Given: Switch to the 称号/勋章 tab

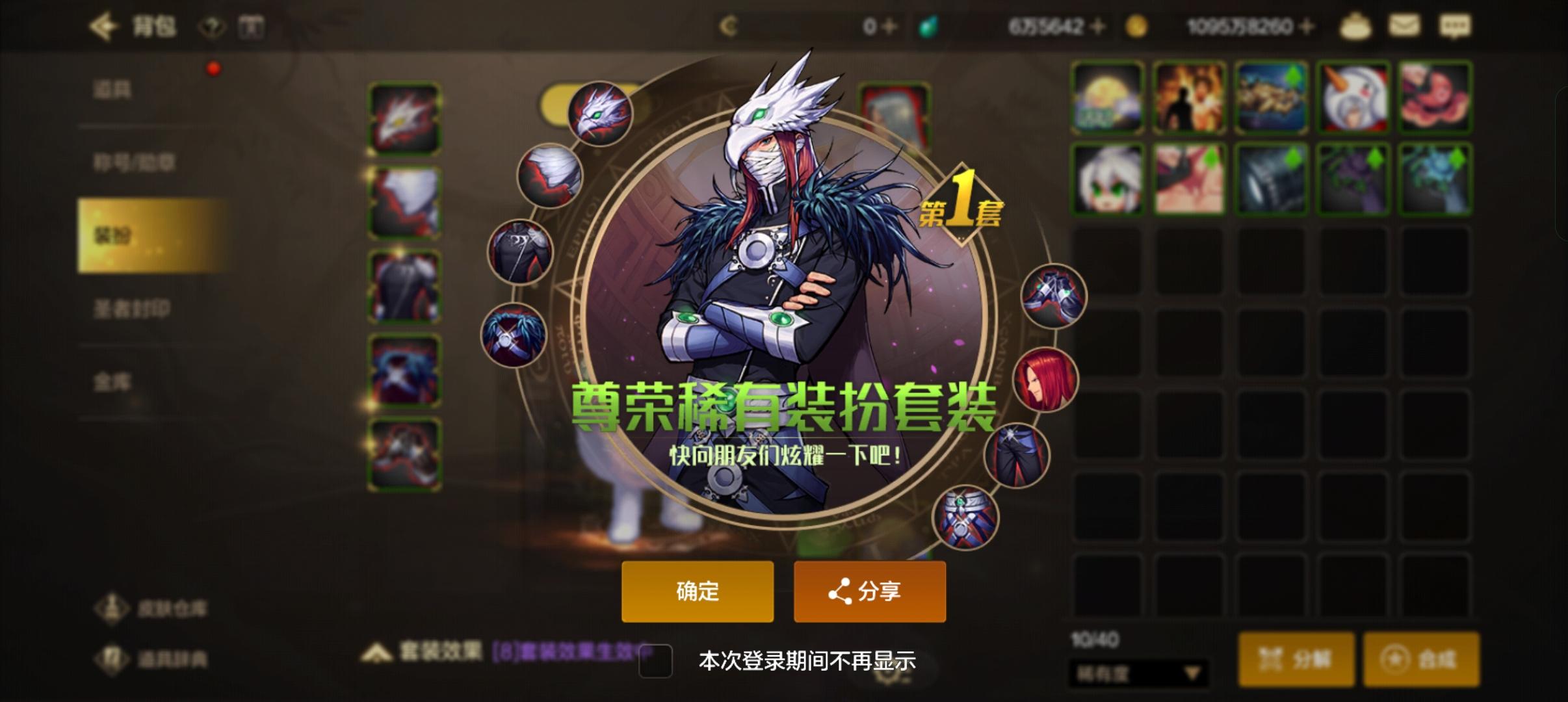Looking at the screenshot, I should pyautogui.click(x=136, y=162).
